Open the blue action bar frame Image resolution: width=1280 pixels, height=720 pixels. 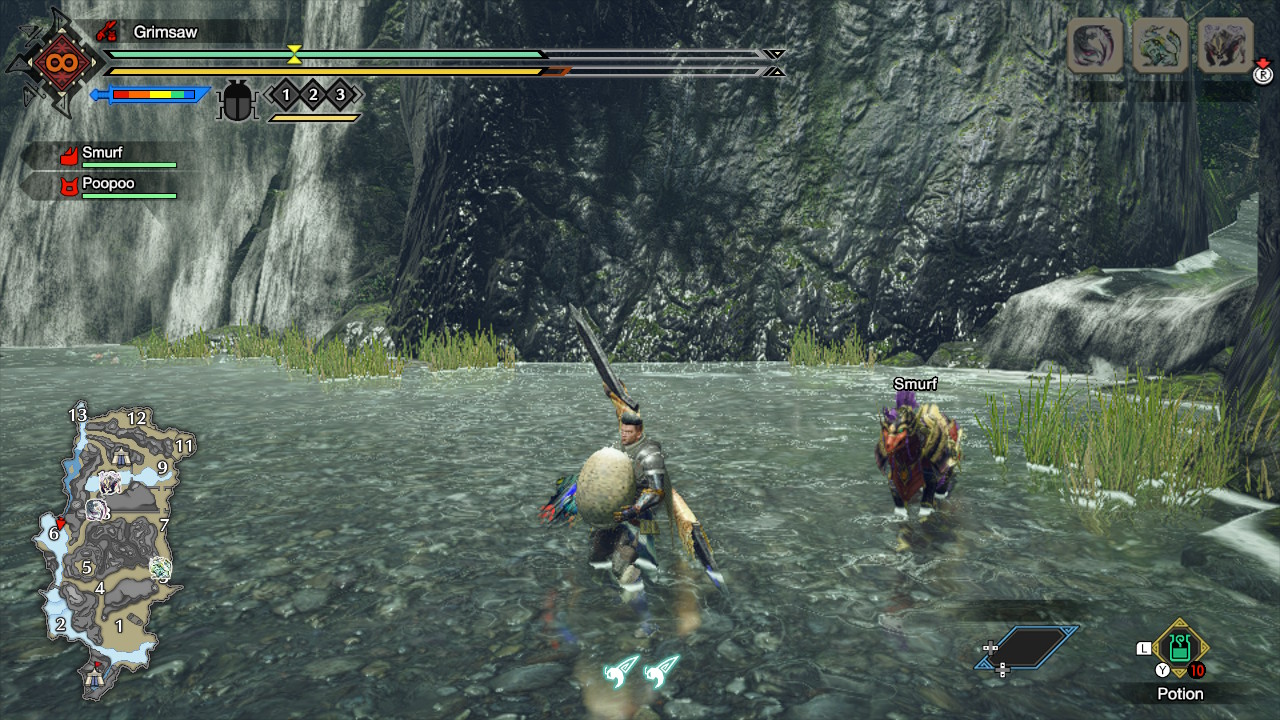[x=1027, y=647]
